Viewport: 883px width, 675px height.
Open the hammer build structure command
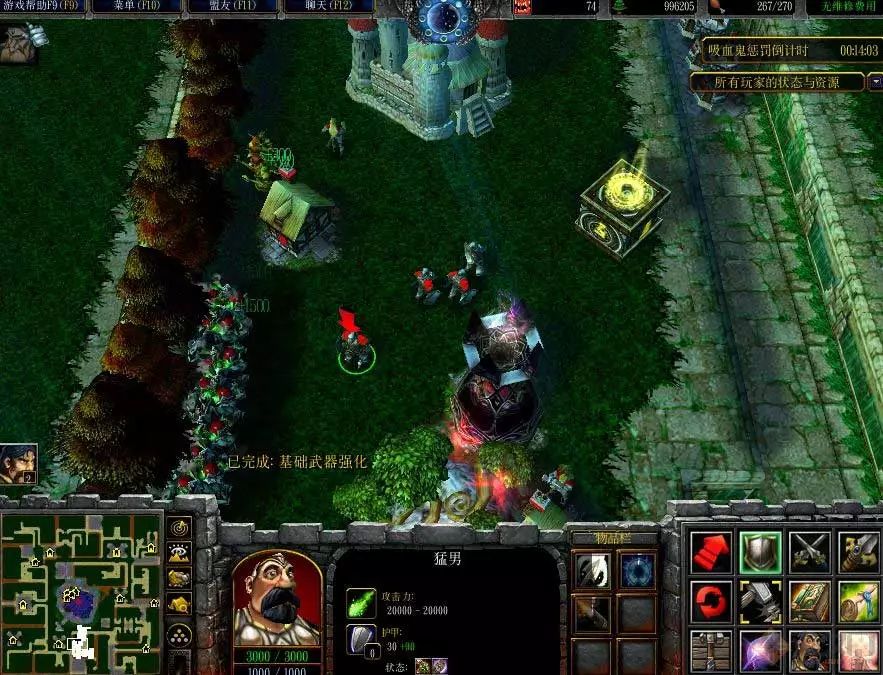click(760, 601)
